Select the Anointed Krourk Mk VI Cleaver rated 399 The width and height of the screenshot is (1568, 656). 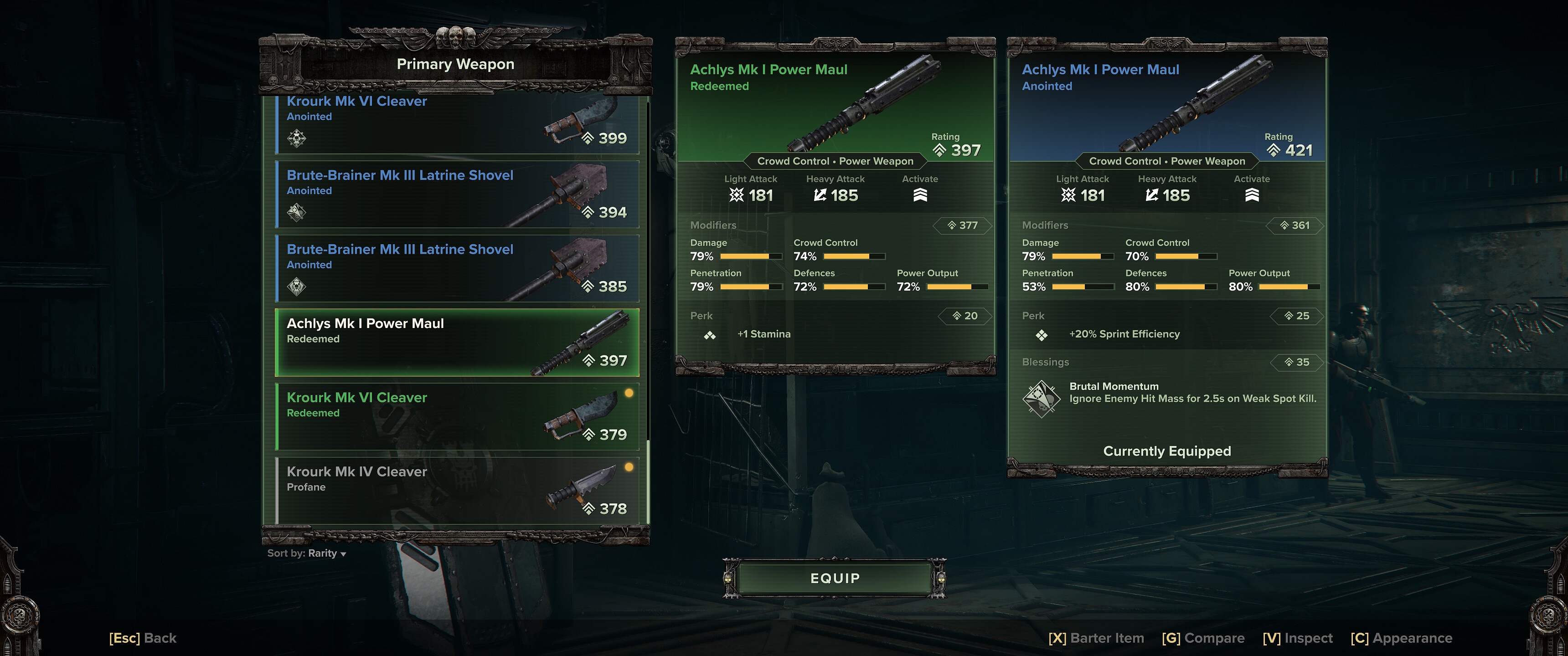coord(457,123)
